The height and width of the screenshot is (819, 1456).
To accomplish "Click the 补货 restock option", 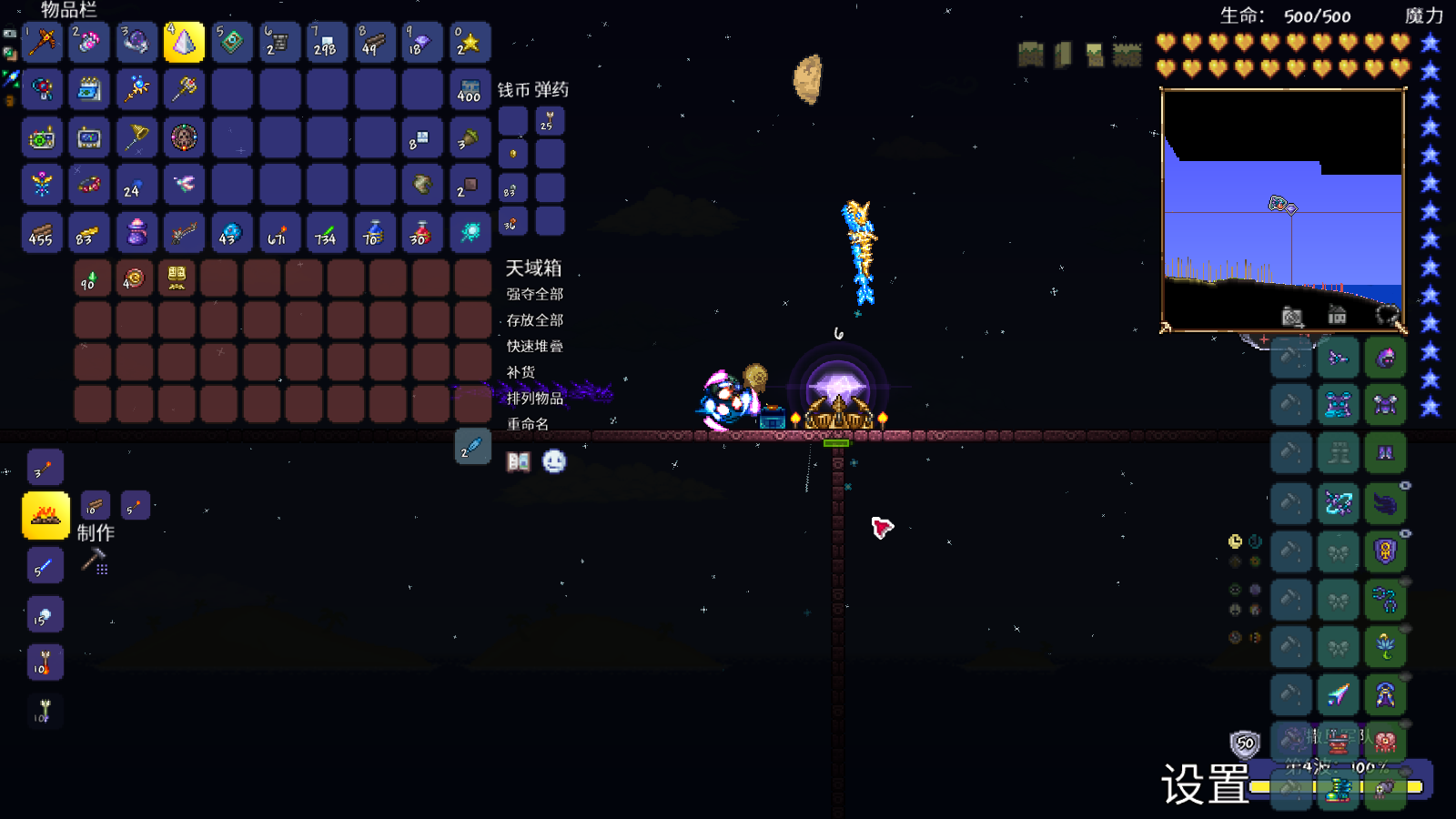I will 521,372.
